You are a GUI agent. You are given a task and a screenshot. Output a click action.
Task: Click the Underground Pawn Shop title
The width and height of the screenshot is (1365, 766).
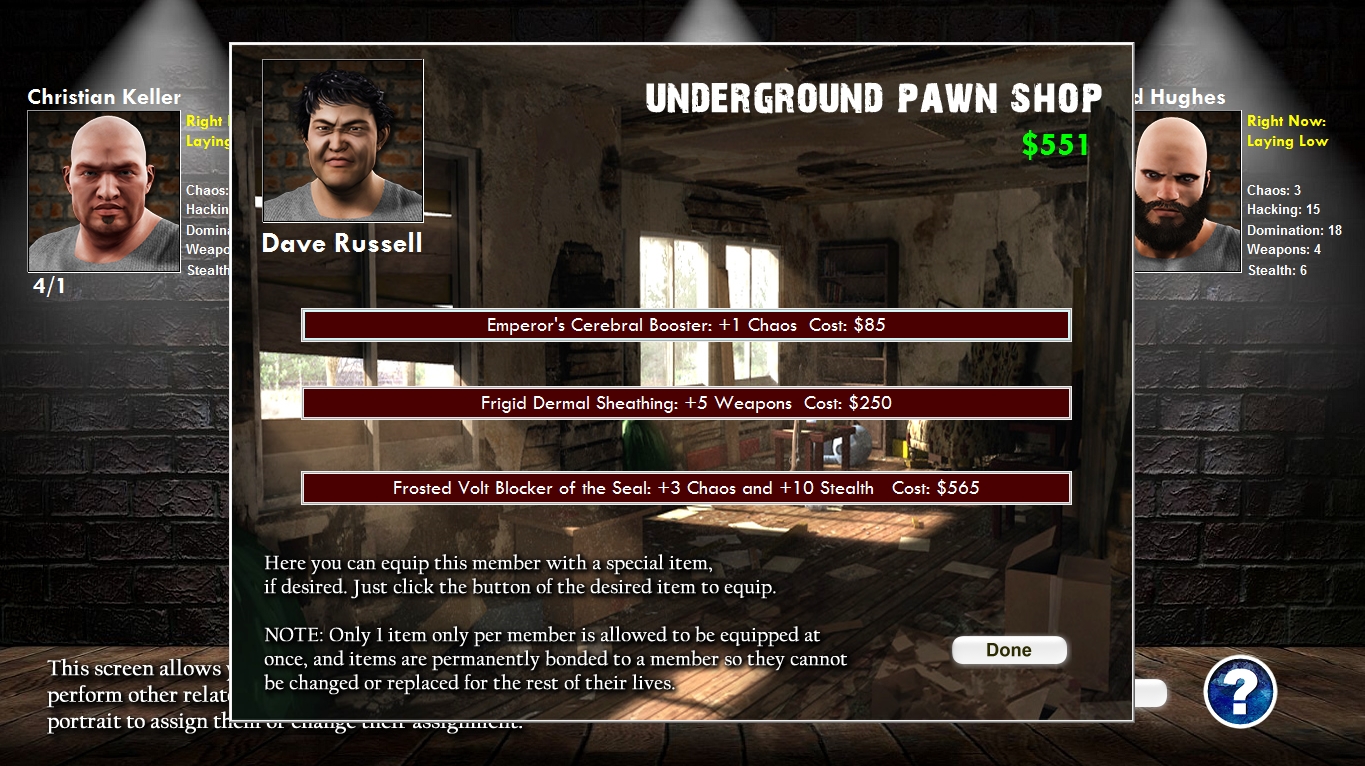point(874,98)
